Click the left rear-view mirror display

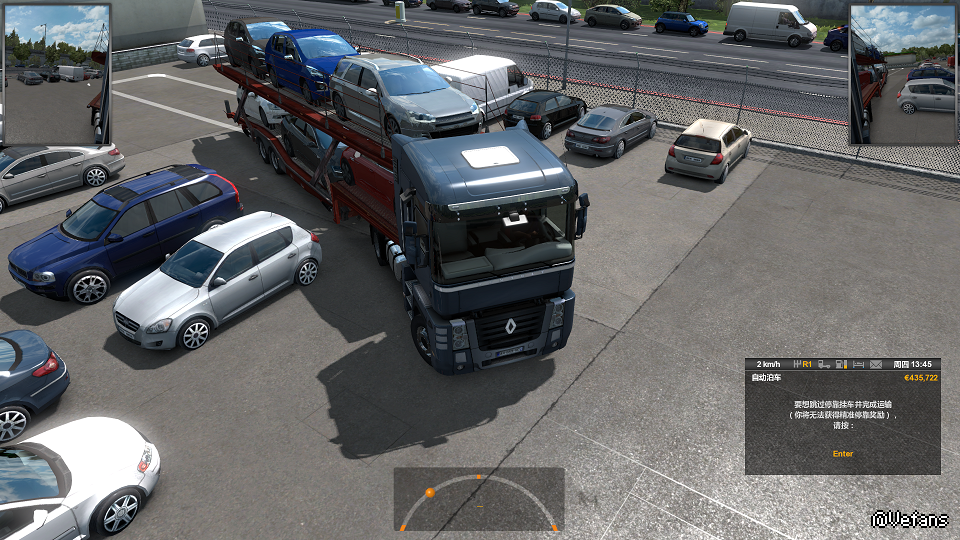[56, 74]
